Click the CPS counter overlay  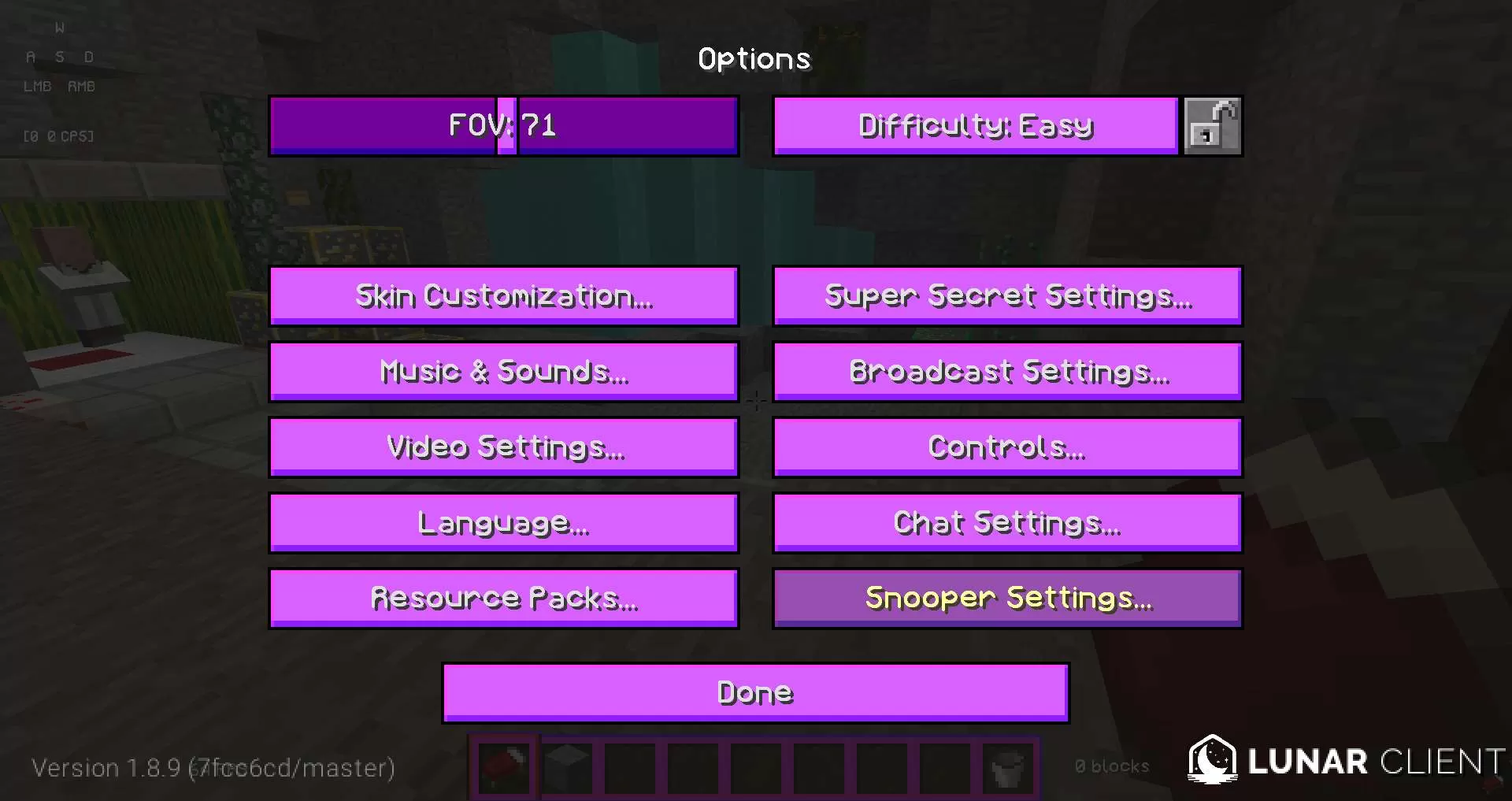click(57, 135)
